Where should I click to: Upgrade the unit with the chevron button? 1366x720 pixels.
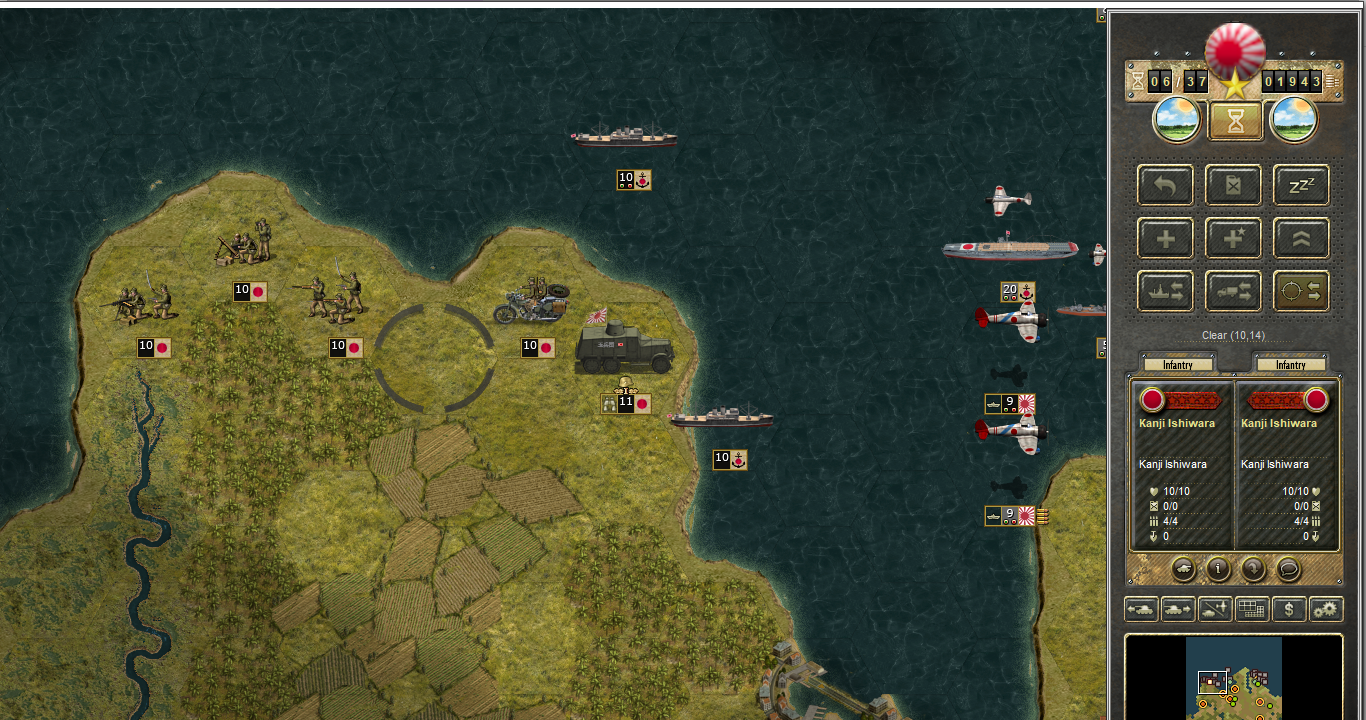(x=1301, y=239)
